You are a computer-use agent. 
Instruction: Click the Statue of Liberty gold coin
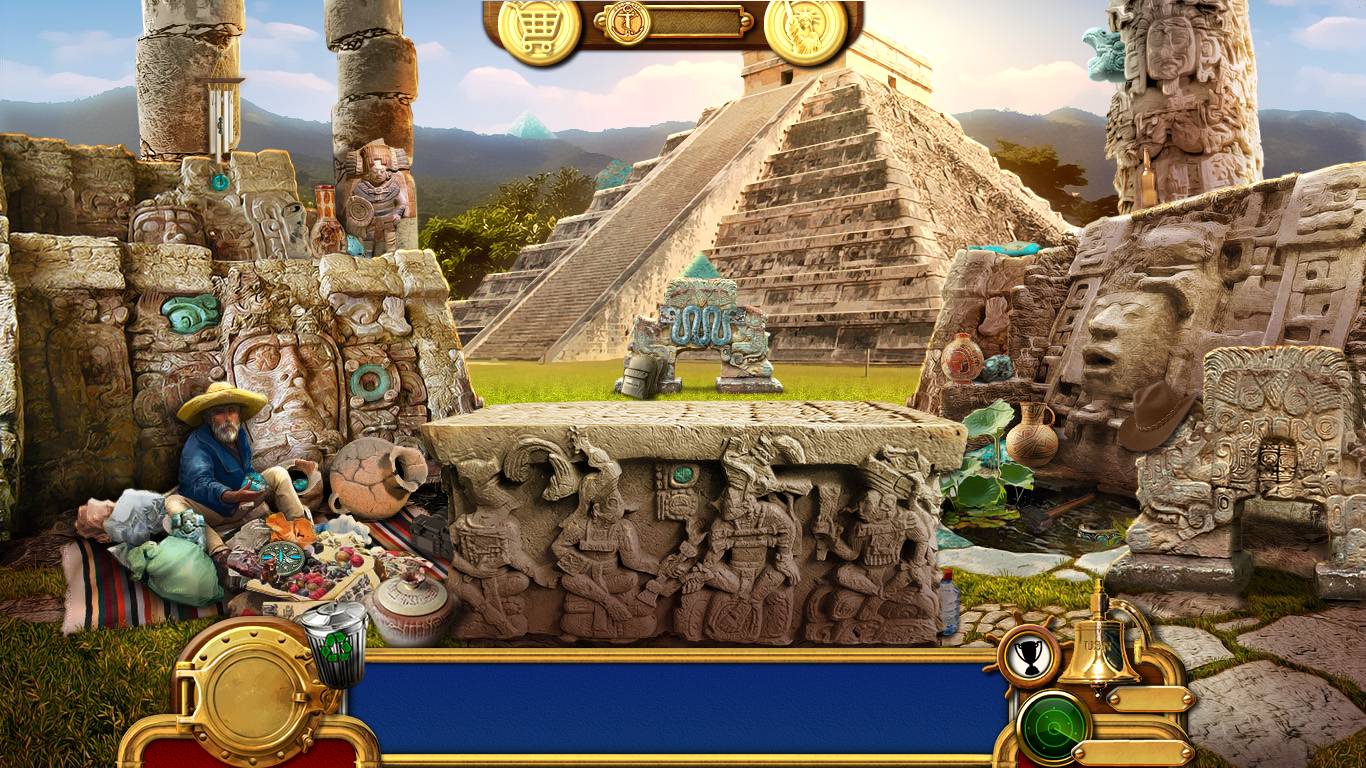(805, 30)
